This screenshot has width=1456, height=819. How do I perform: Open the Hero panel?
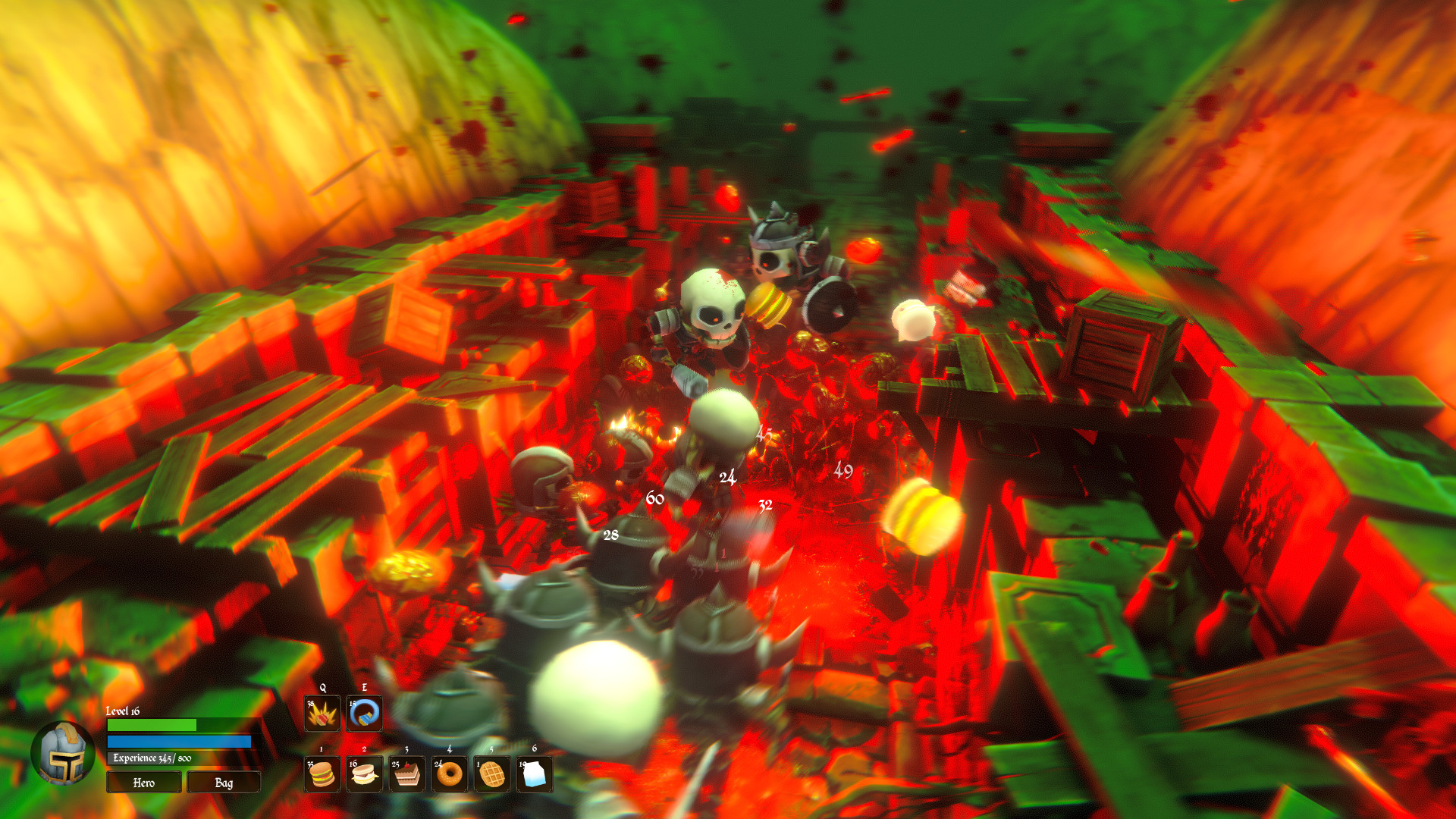click(x=143, y=782)
